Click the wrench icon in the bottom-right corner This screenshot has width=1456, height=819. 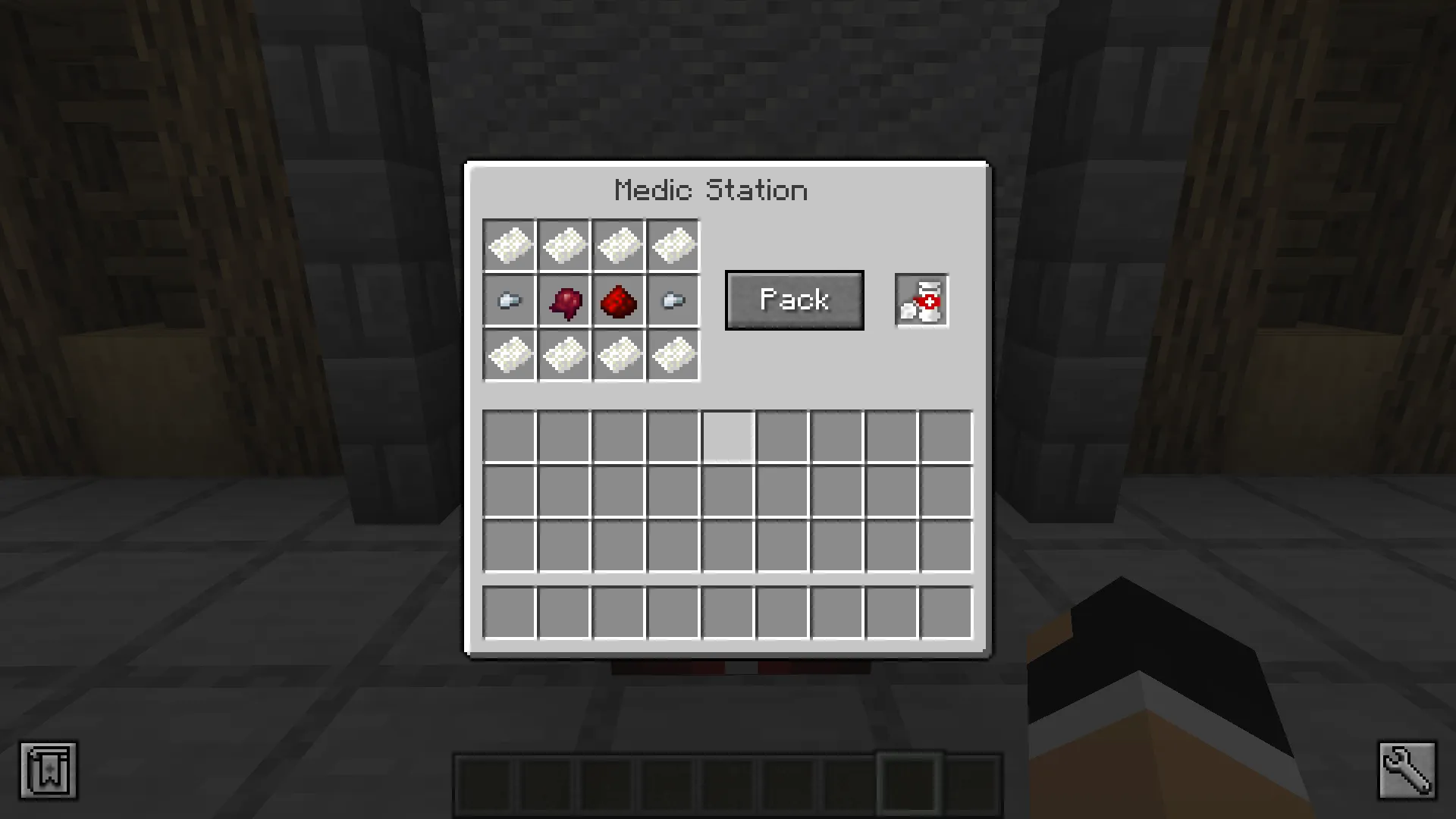[x=1407, y=770]
